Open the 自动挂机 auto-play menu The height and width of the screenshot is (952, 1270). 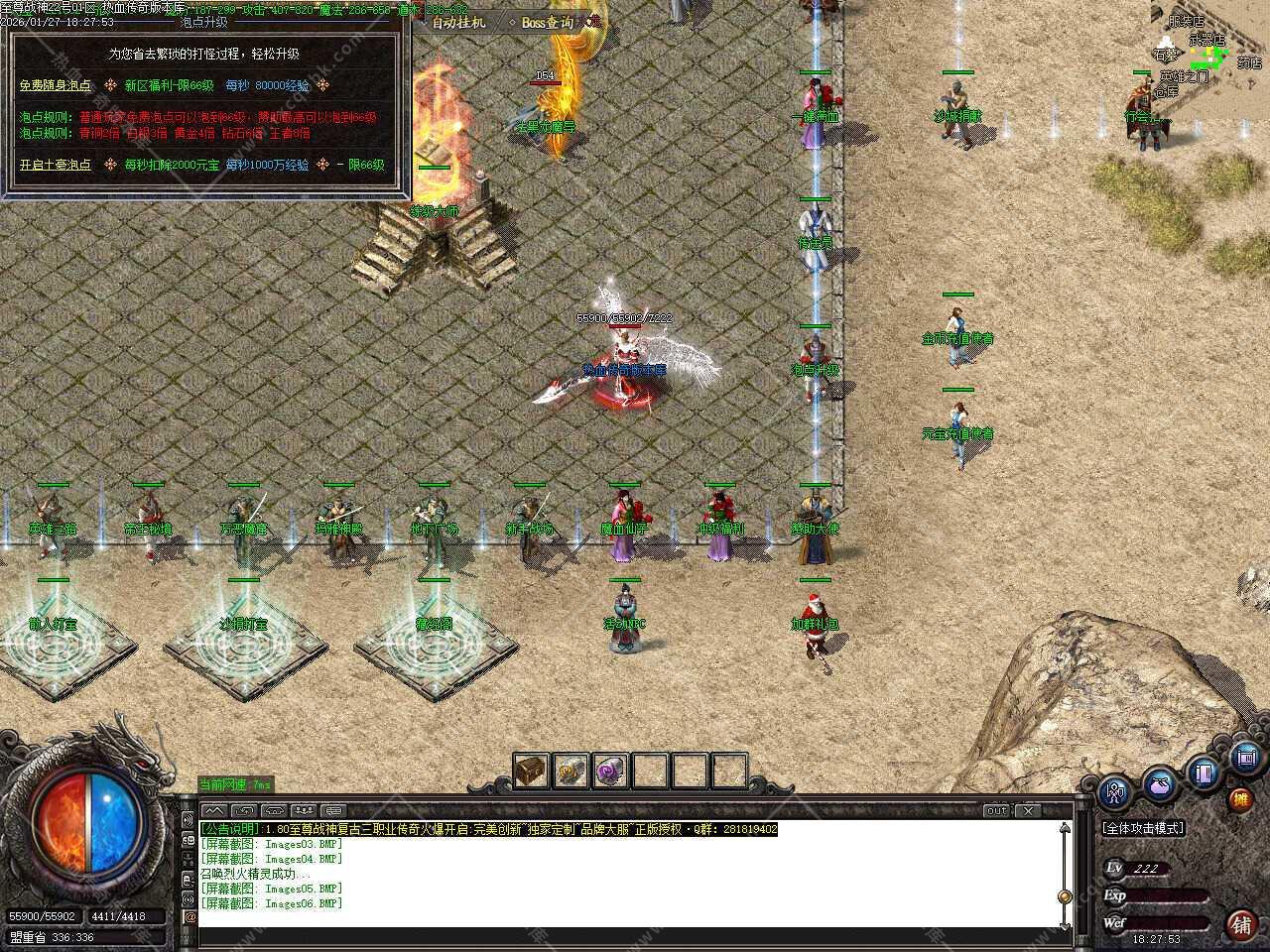click(458, 21)
